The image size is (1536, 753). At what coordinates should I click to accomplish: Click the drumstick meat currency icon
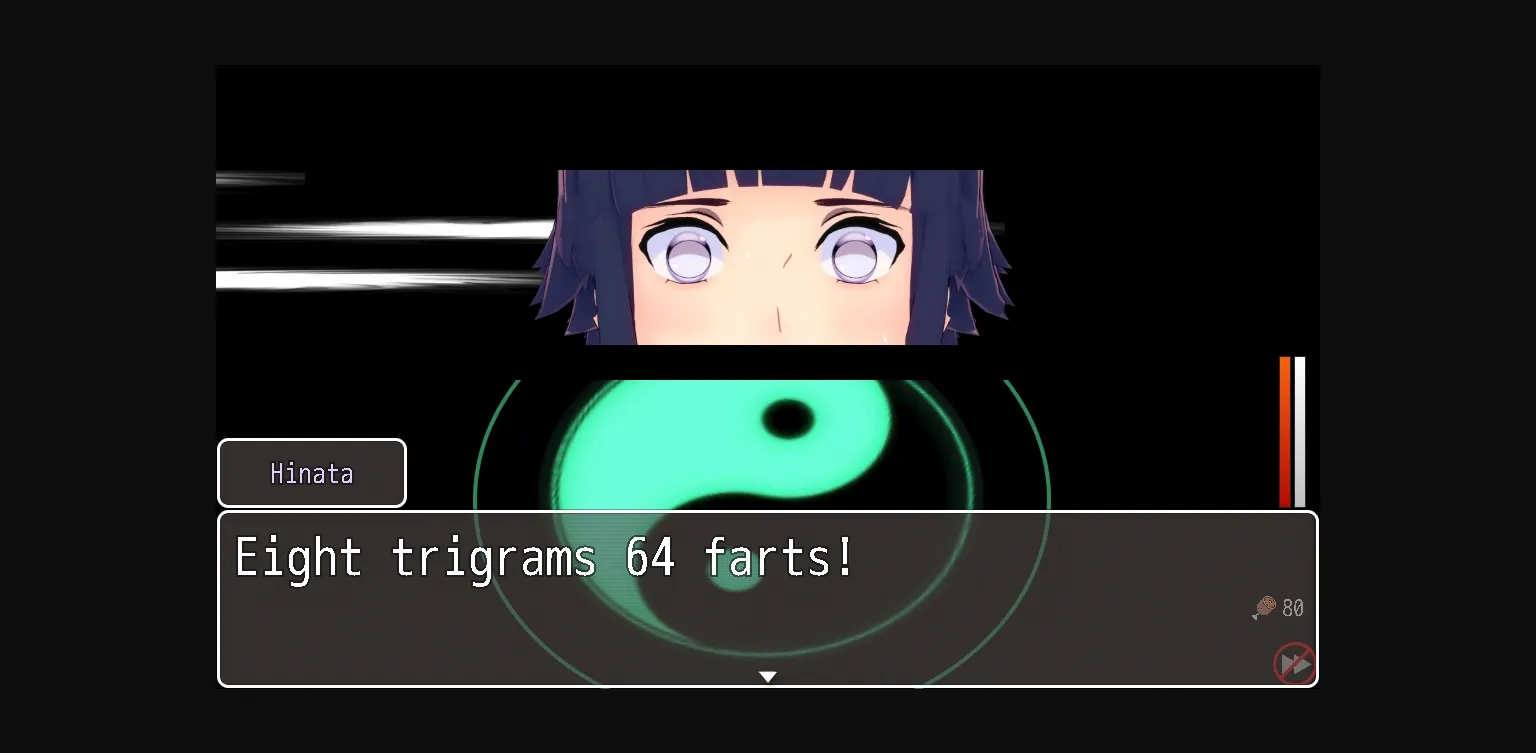[x=1263, y=607]
